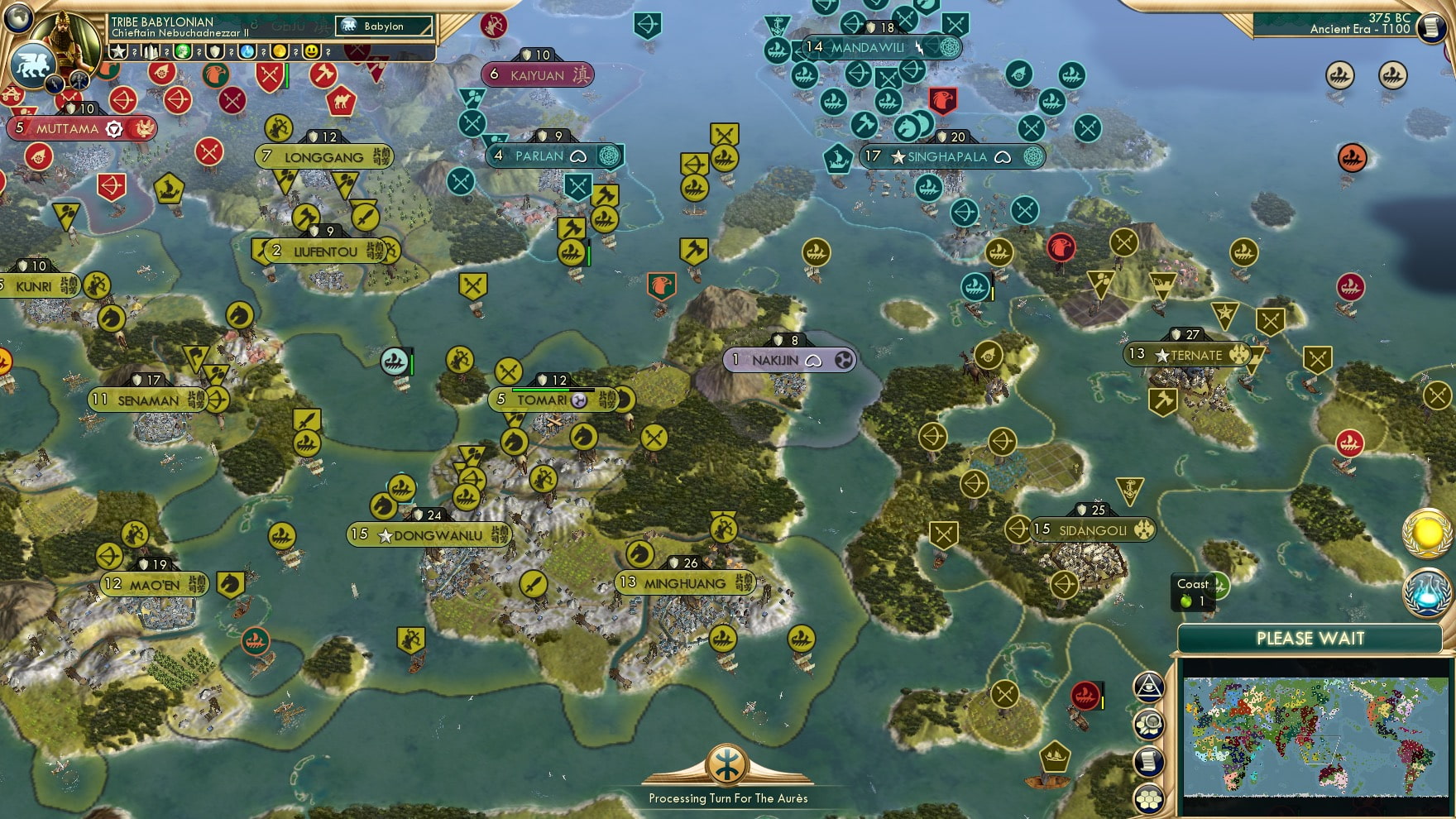Toggle the map options magnifier icon
Screen dimensions: 1456x819
(1148, 723)
